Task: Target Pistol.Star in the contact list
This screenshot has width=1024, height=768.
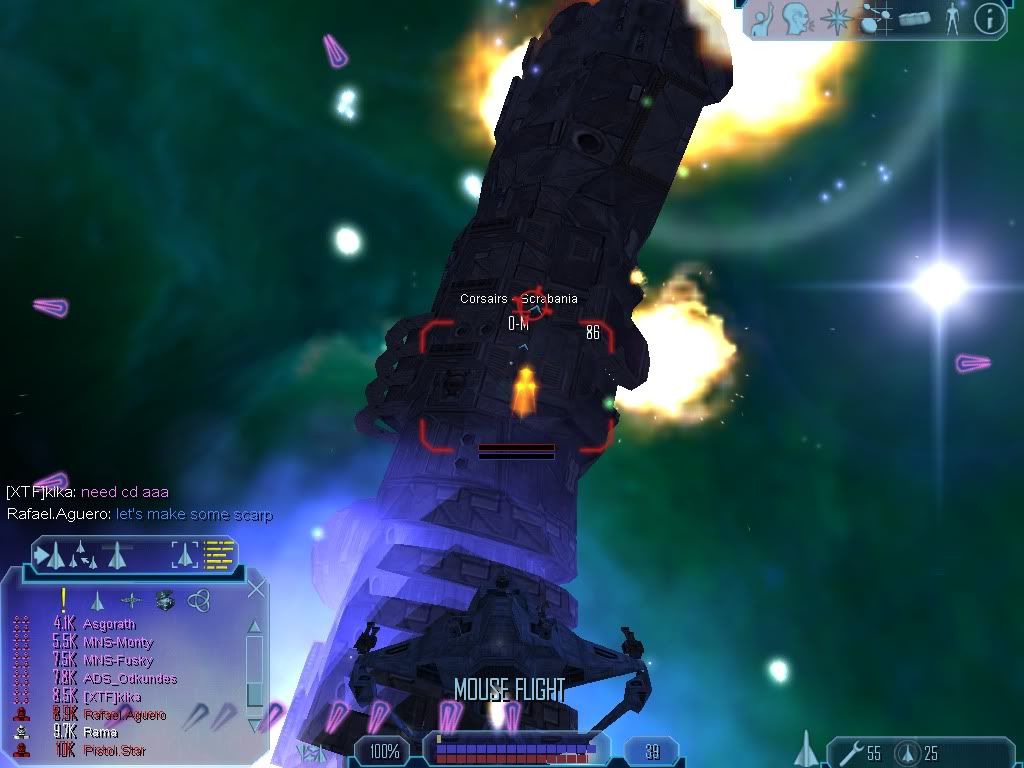Action: click(x=113, y=750)
